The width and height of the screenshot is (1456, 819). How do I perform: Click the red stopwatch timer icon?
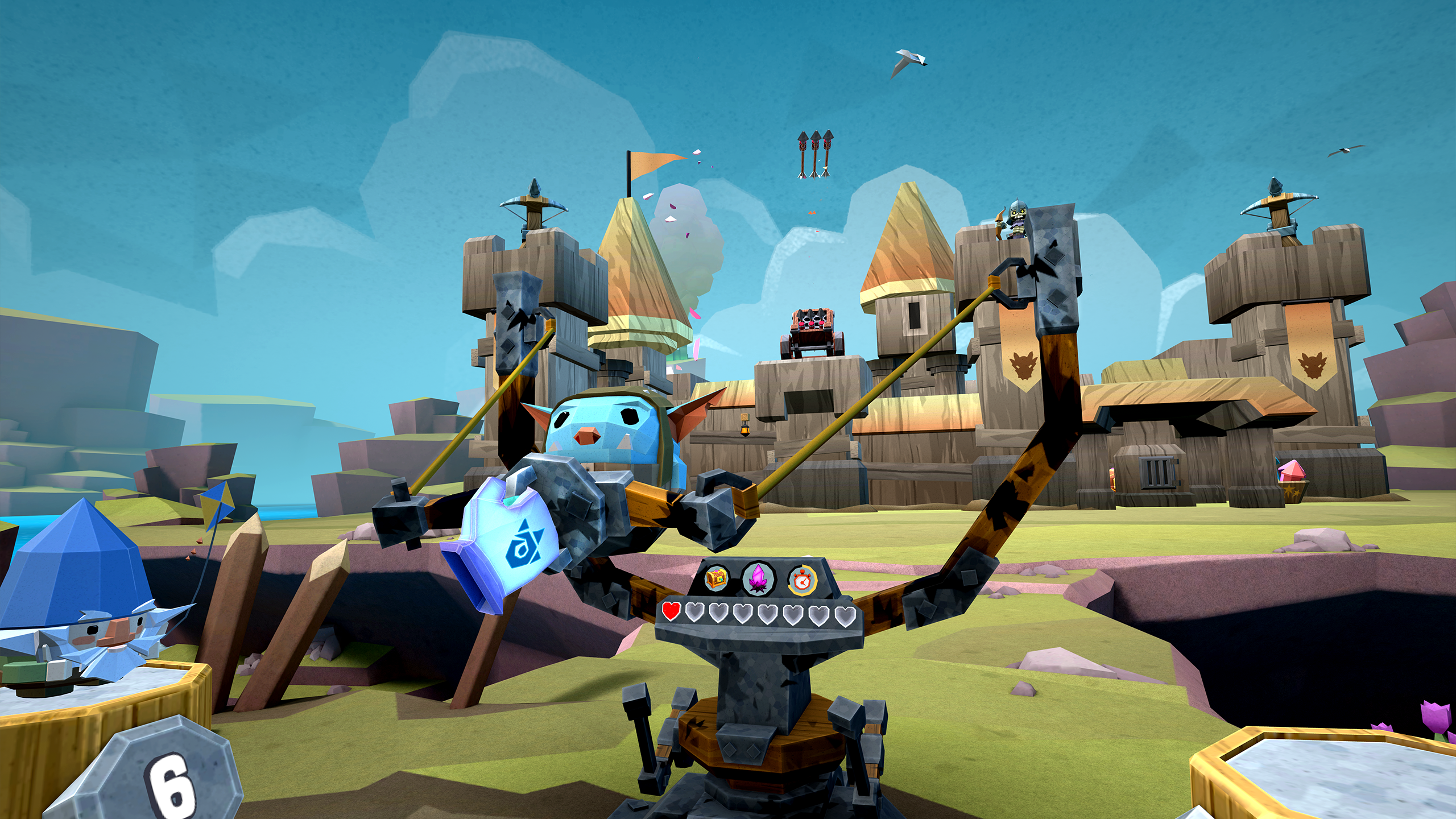(803, 580)
